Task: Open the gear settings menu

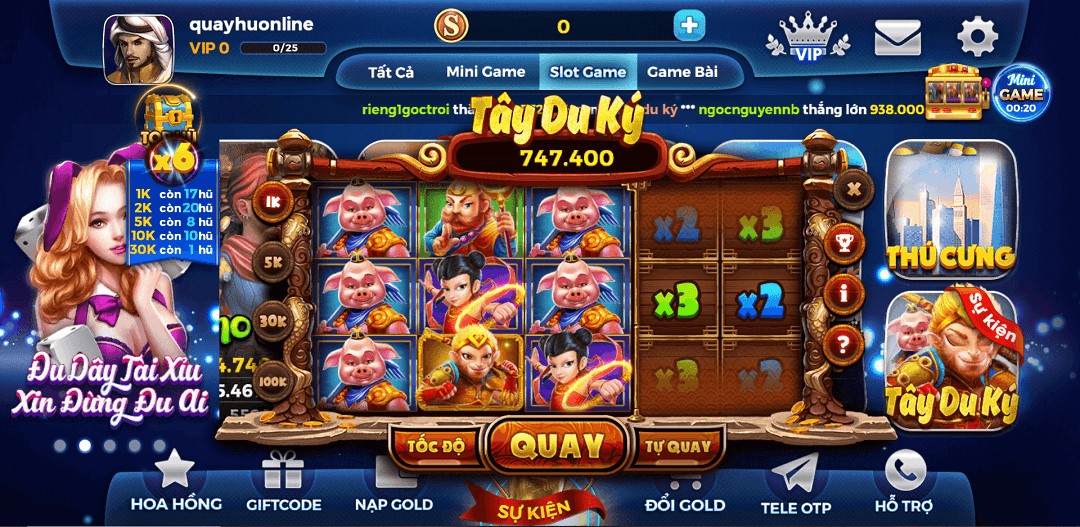Action: [x=977, y=38]
